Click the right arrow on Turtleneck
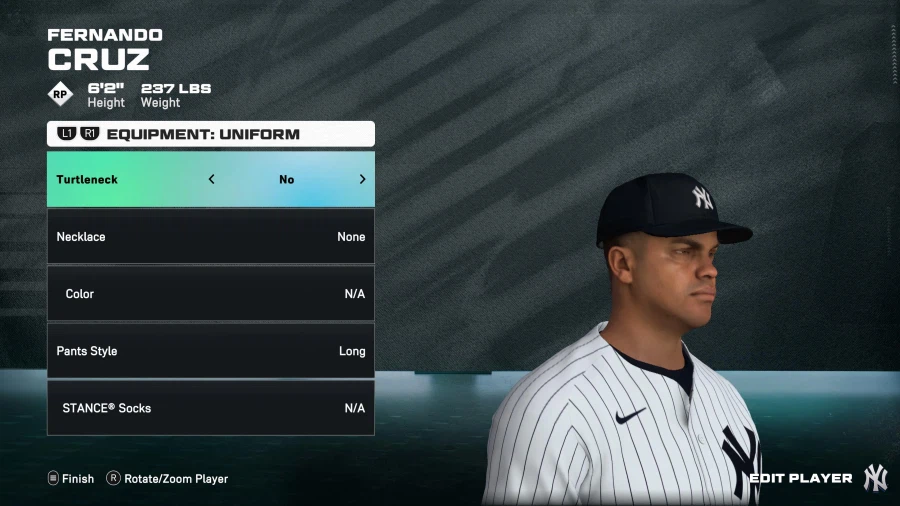Viewport: 900px width, 506px height. [x=362, y=180]
